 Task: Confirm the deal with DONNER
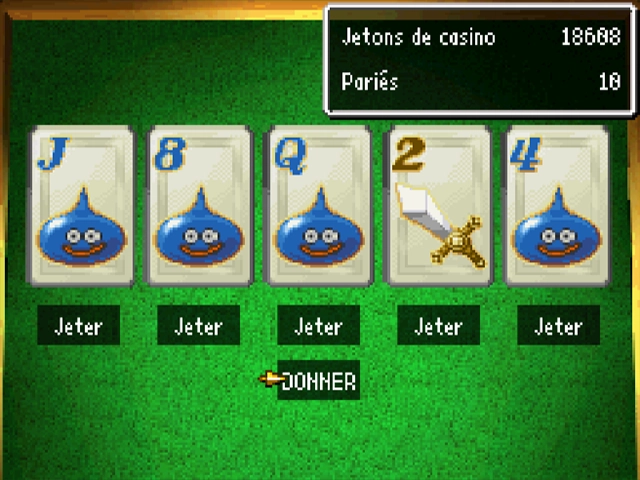[318, 381]
